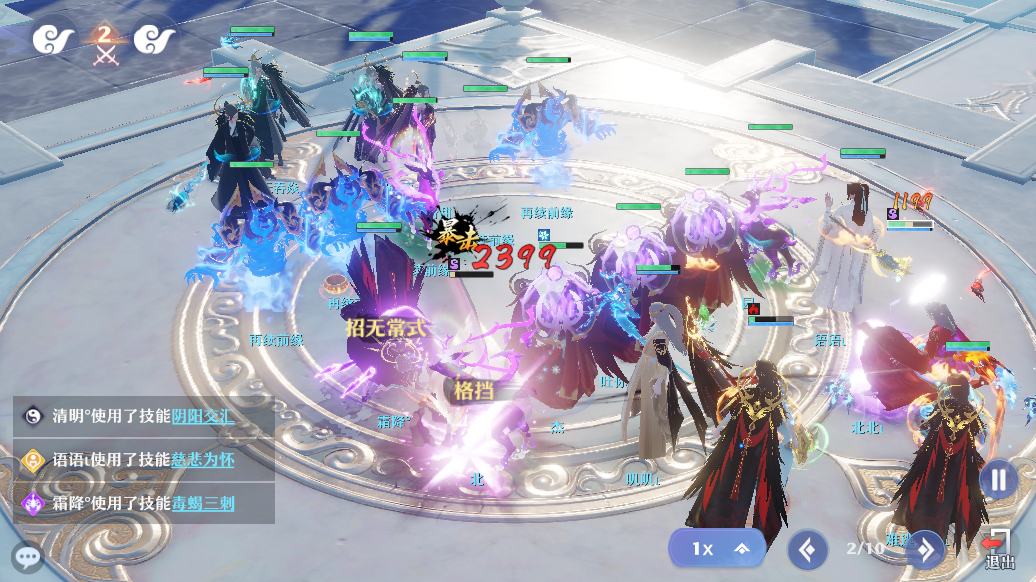Image resolution: width=1036 pixels, height=582 pixels.
Task: Show details for 毒蝎三刺 skill
Action: point(203,502)
